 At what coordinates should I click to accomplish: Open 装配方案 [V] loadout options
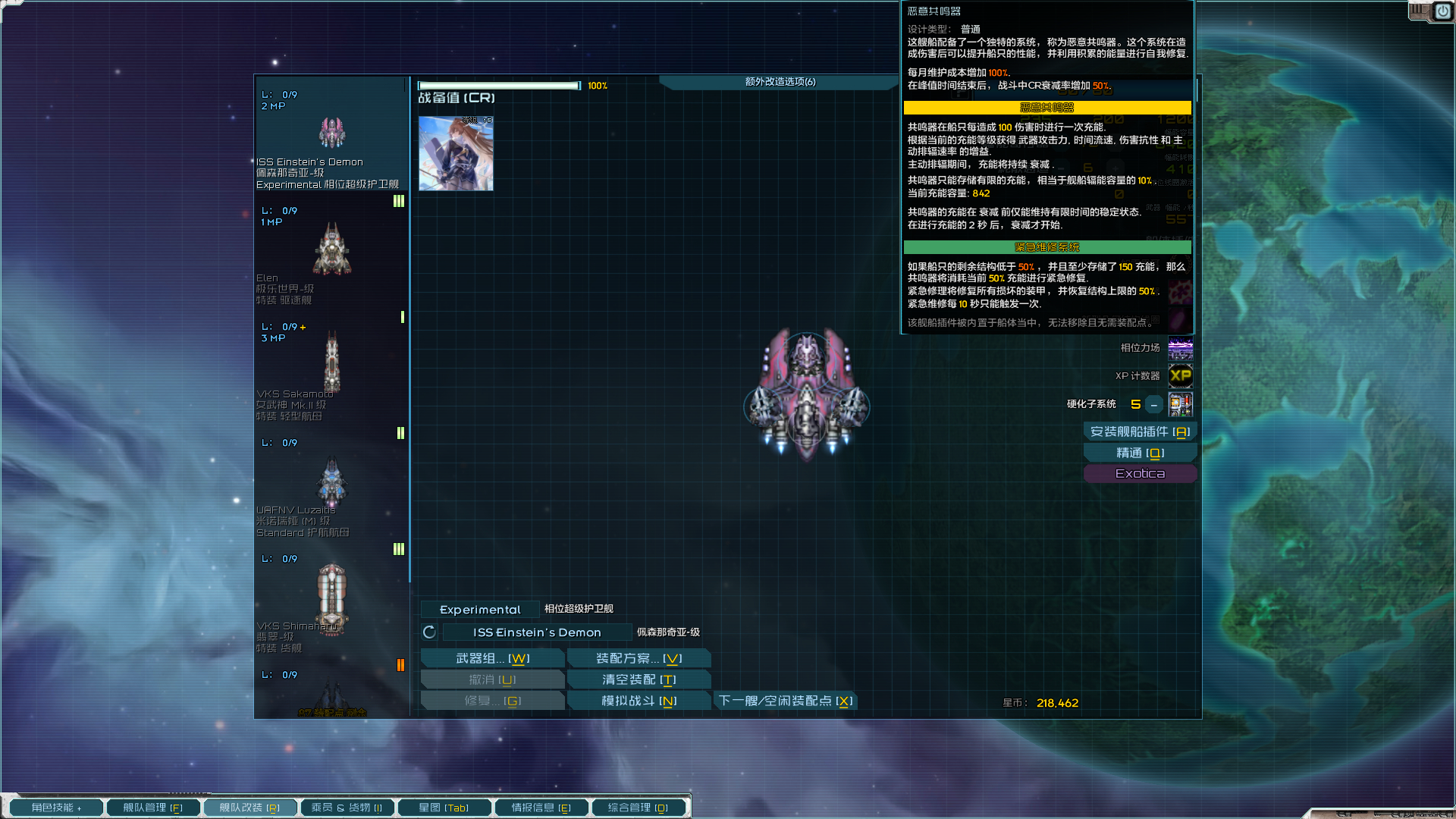[x=638, y=657]
